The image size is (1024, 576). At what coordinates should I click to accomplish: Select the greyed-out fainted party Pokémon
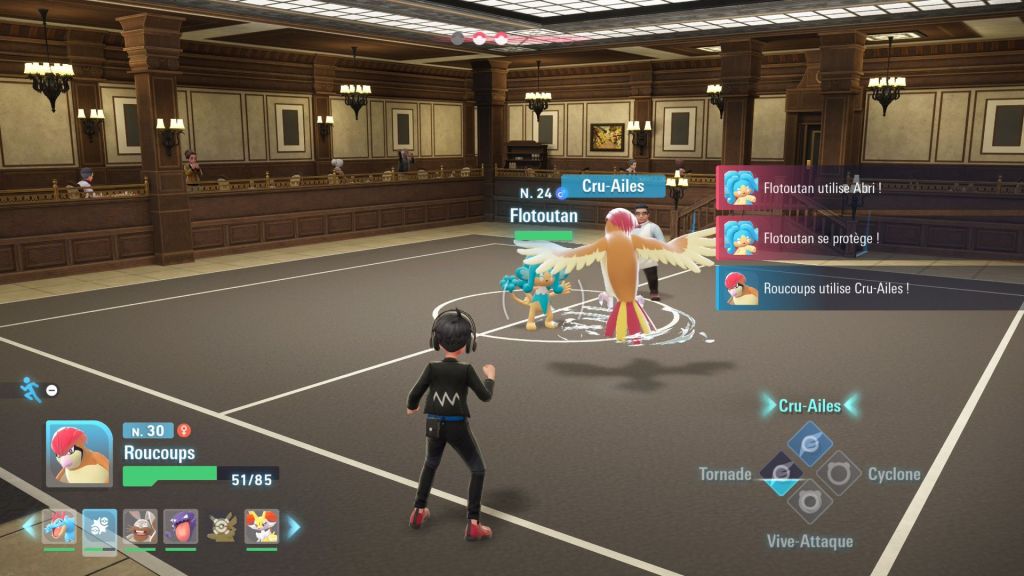221,526
